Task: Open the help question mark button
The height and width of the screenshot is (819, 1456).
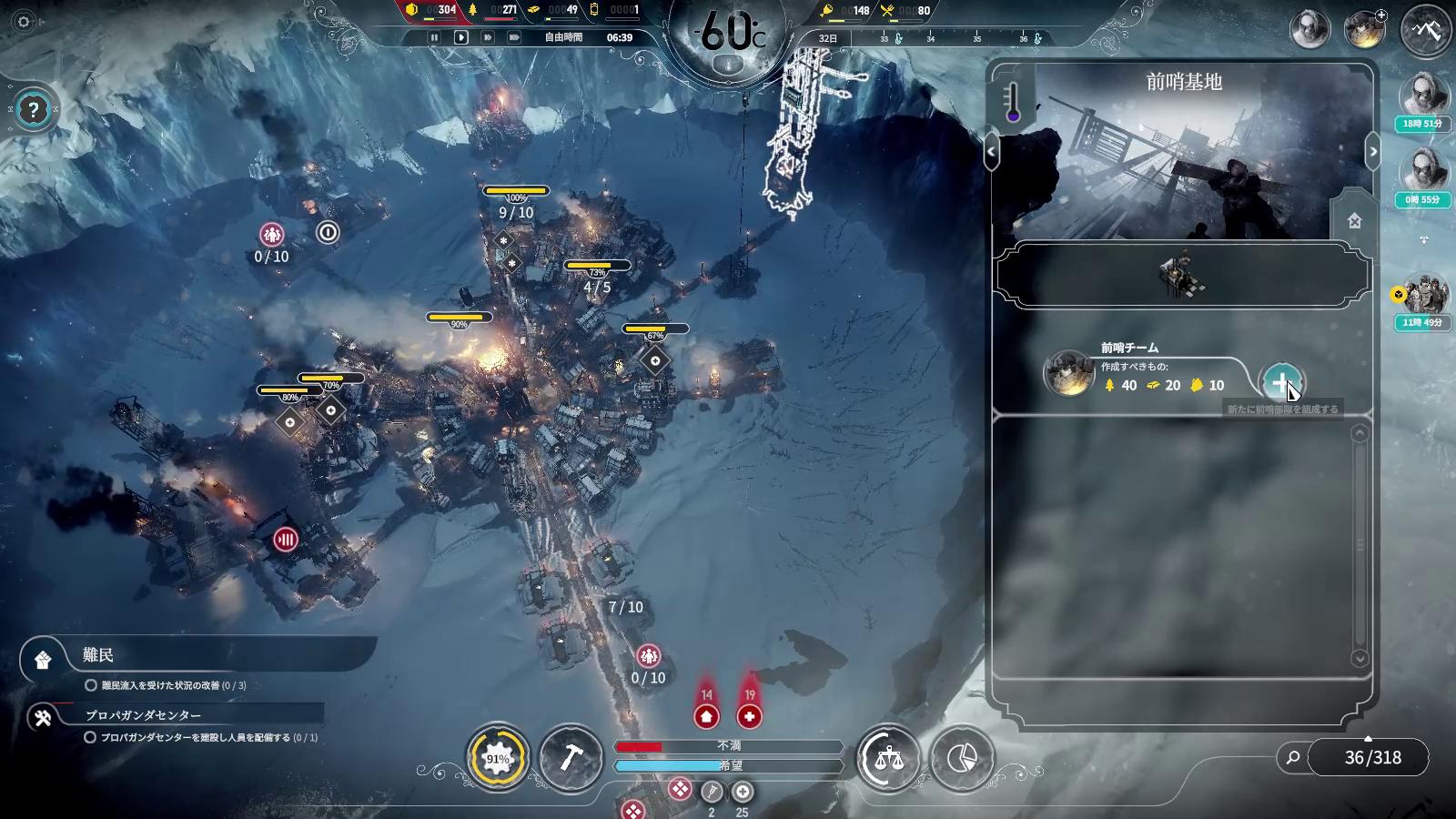Action: point(34,111)
